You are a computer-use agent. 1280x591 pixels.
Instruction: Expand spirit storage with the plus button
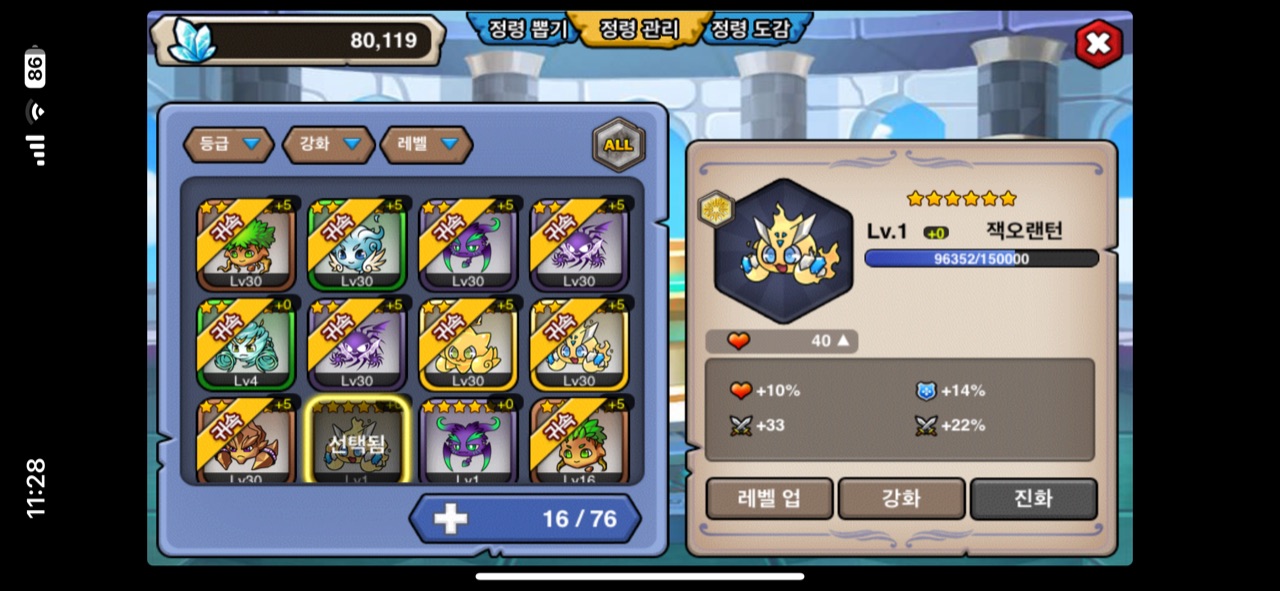click(451, 518)
